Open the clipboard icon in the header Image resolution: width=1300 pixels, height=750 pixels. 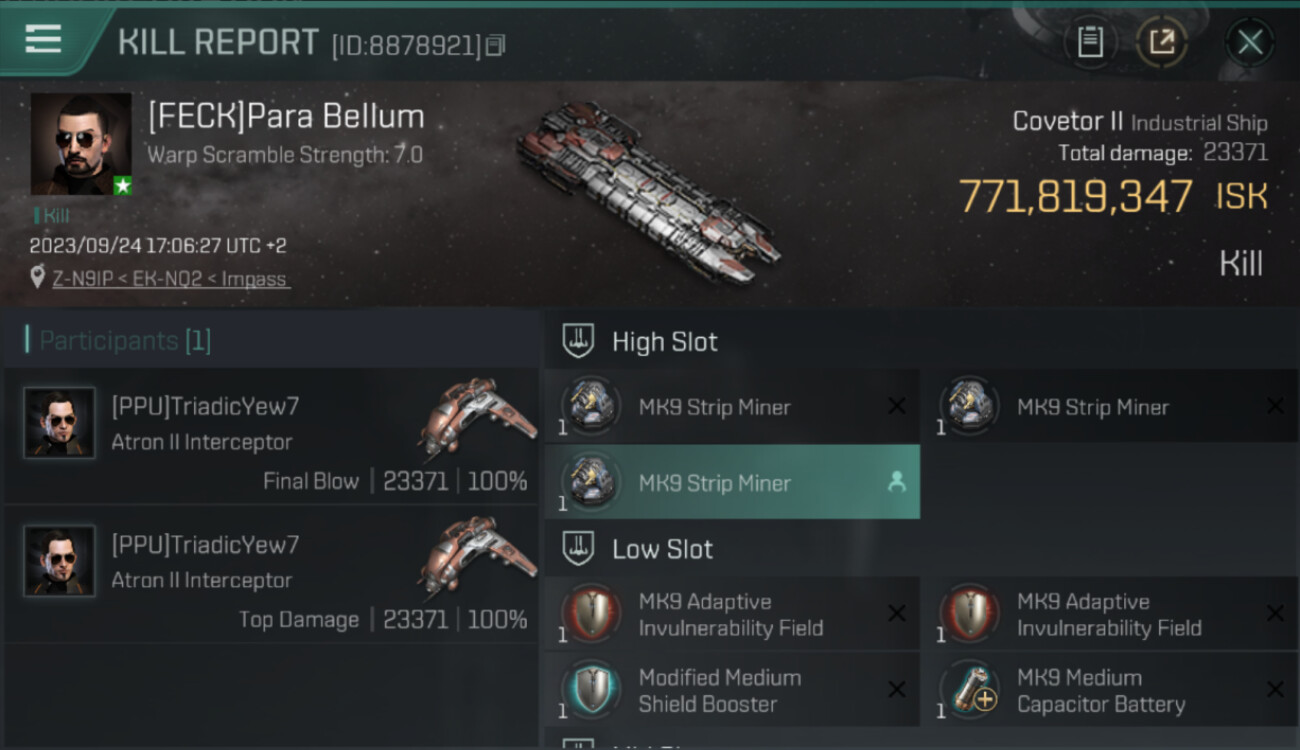coord(1090,41)
